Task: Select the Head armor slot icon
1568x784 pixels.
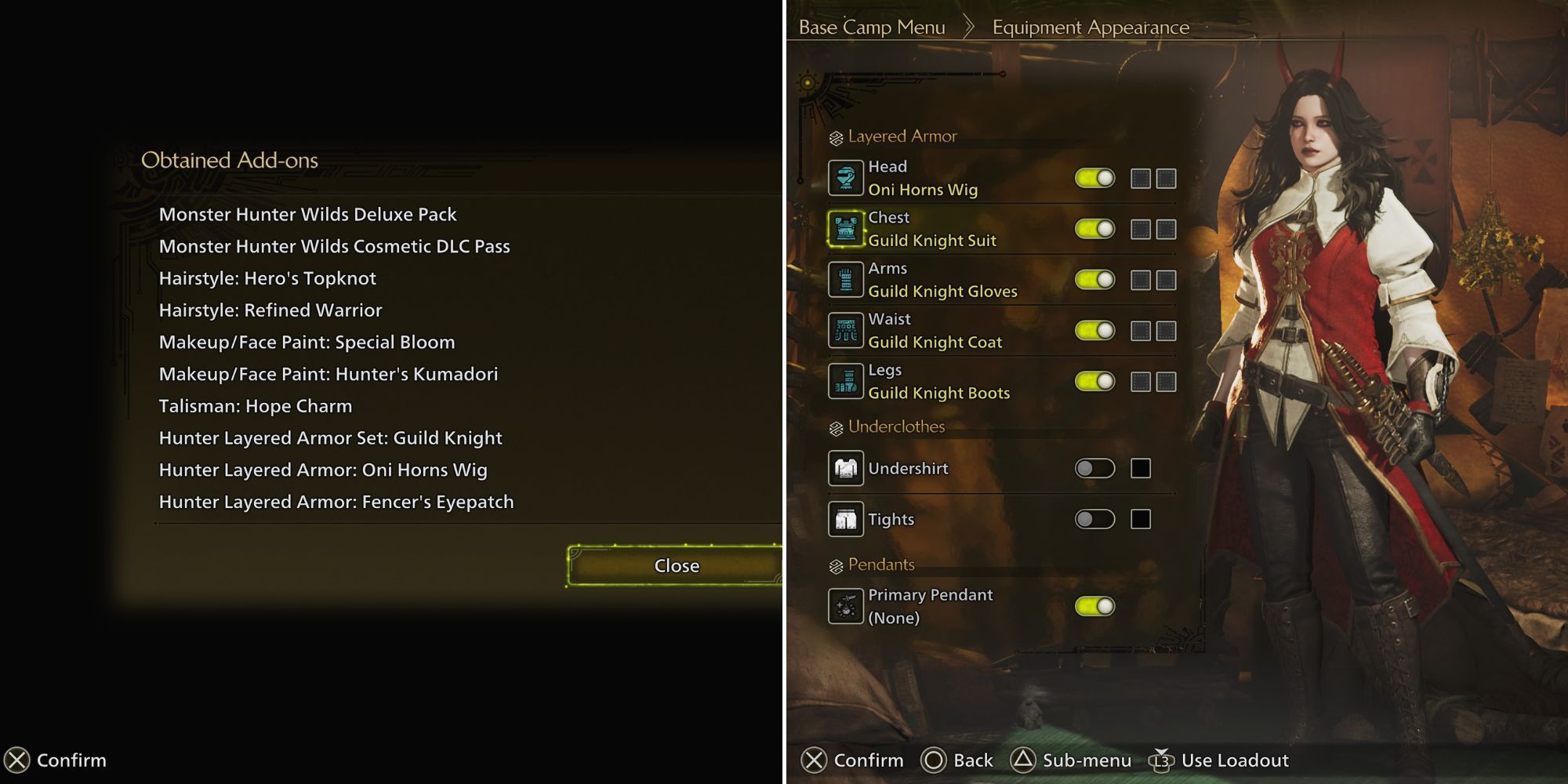Action: pyautogui.click(x=844, y=178)
